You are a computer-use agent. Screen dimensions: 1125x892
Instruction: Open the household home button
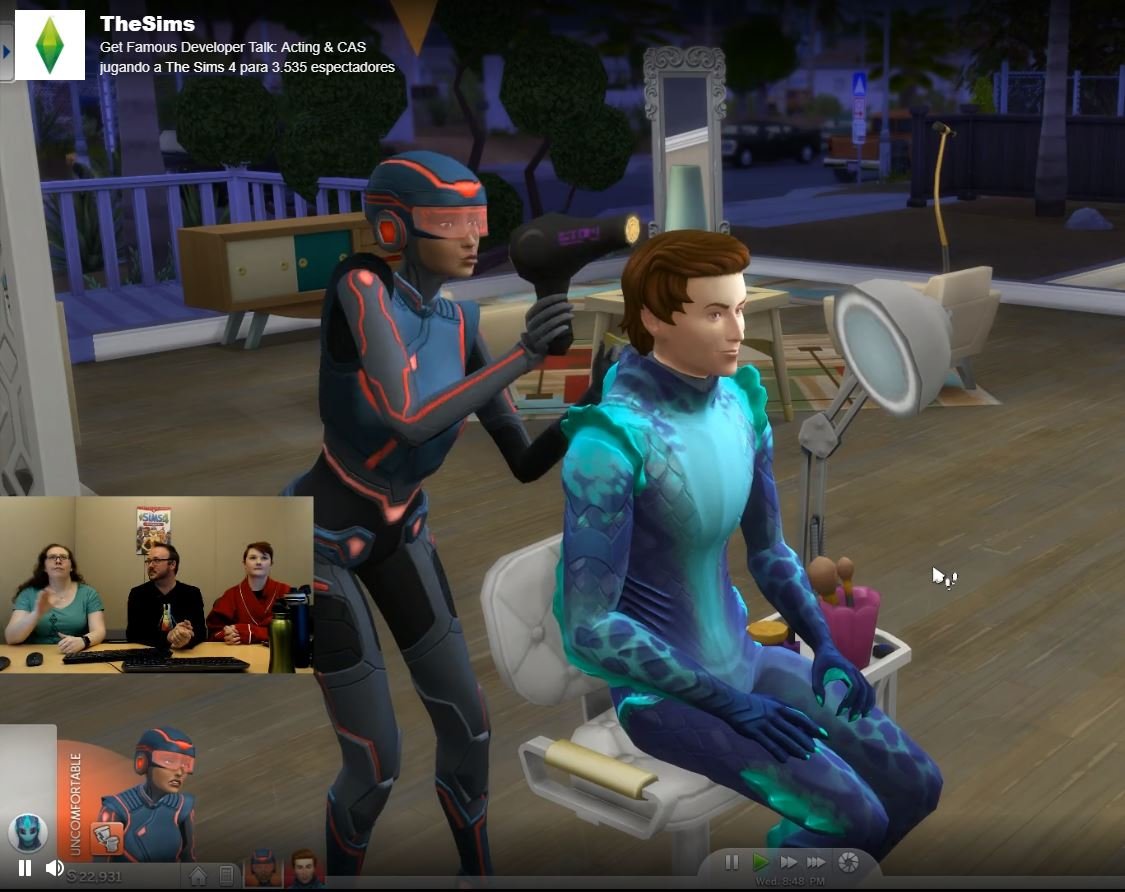point(198,877)
